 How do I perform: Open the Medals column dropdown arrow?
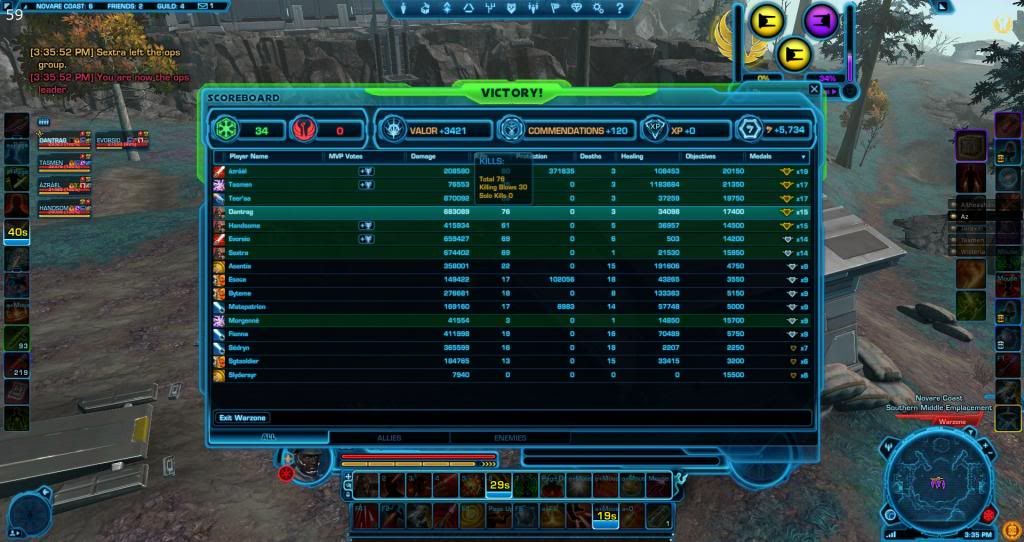[x=803, y=157]
